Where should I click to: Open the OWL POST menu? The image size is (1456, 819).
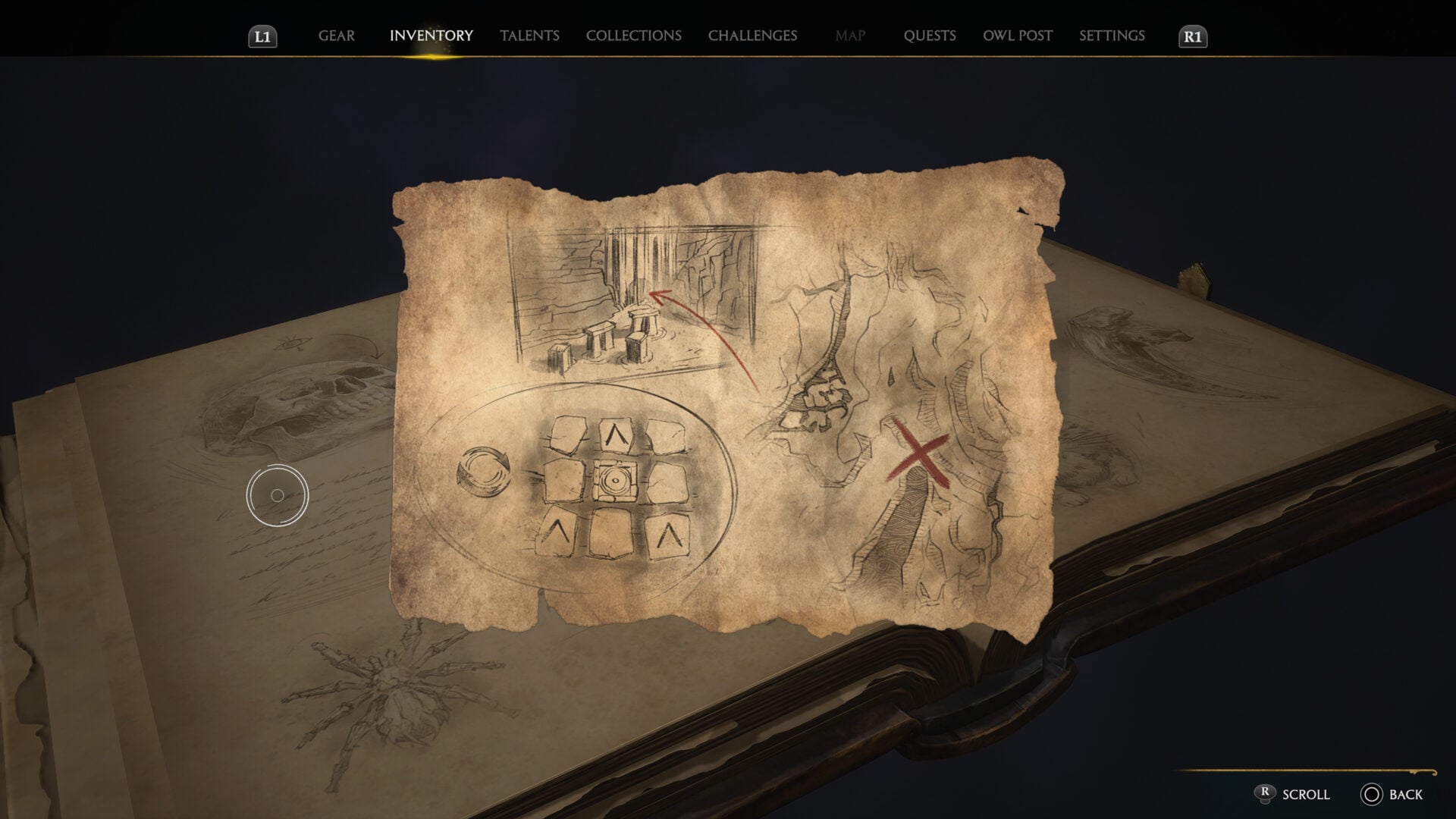click(1016, 35)
